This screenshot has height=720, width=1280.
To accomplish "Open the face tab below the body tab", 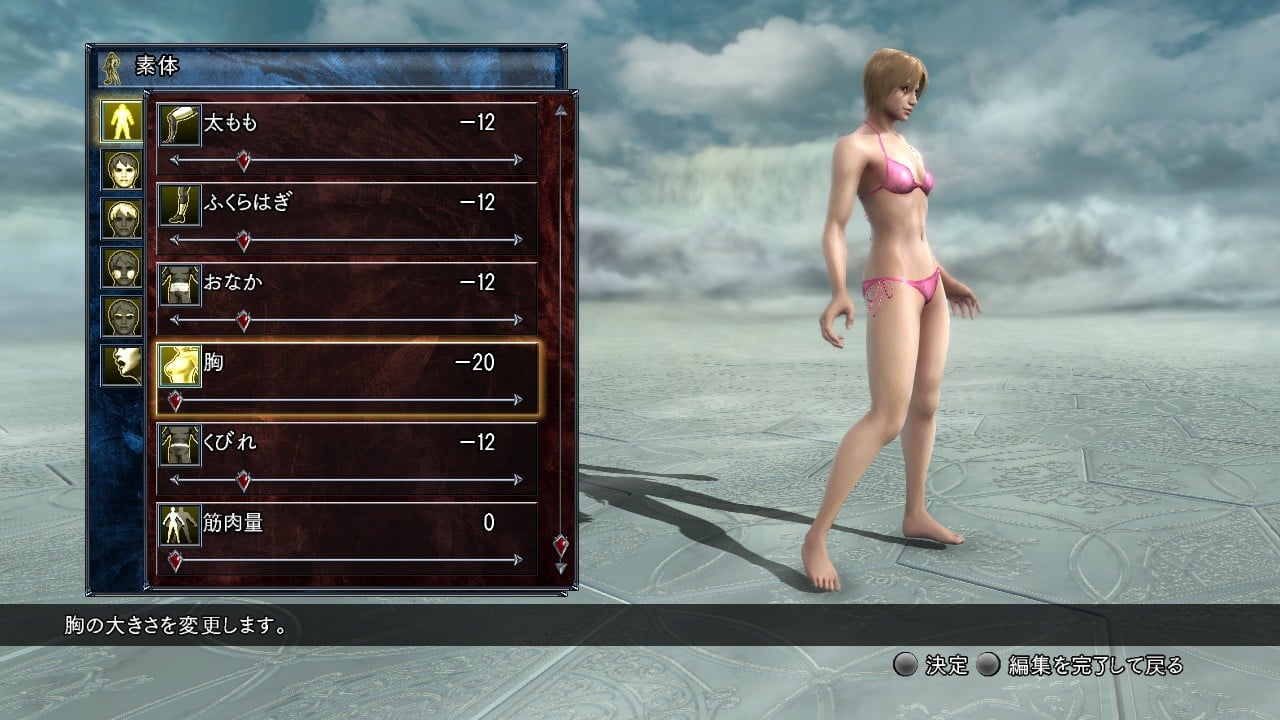I will pyautogui.click(x=120, y=170).
